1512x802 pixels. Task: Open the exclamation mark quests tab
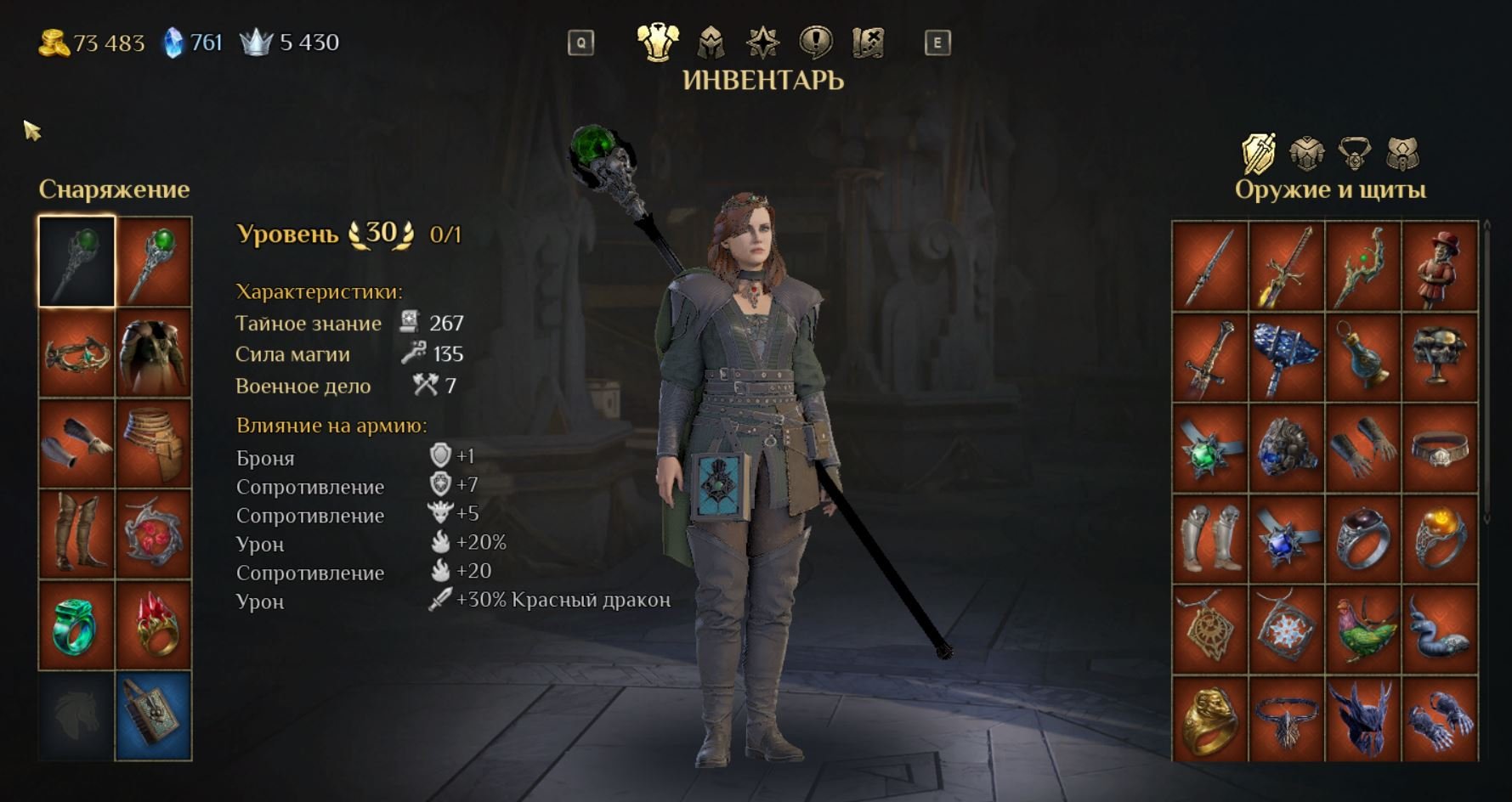815,42
